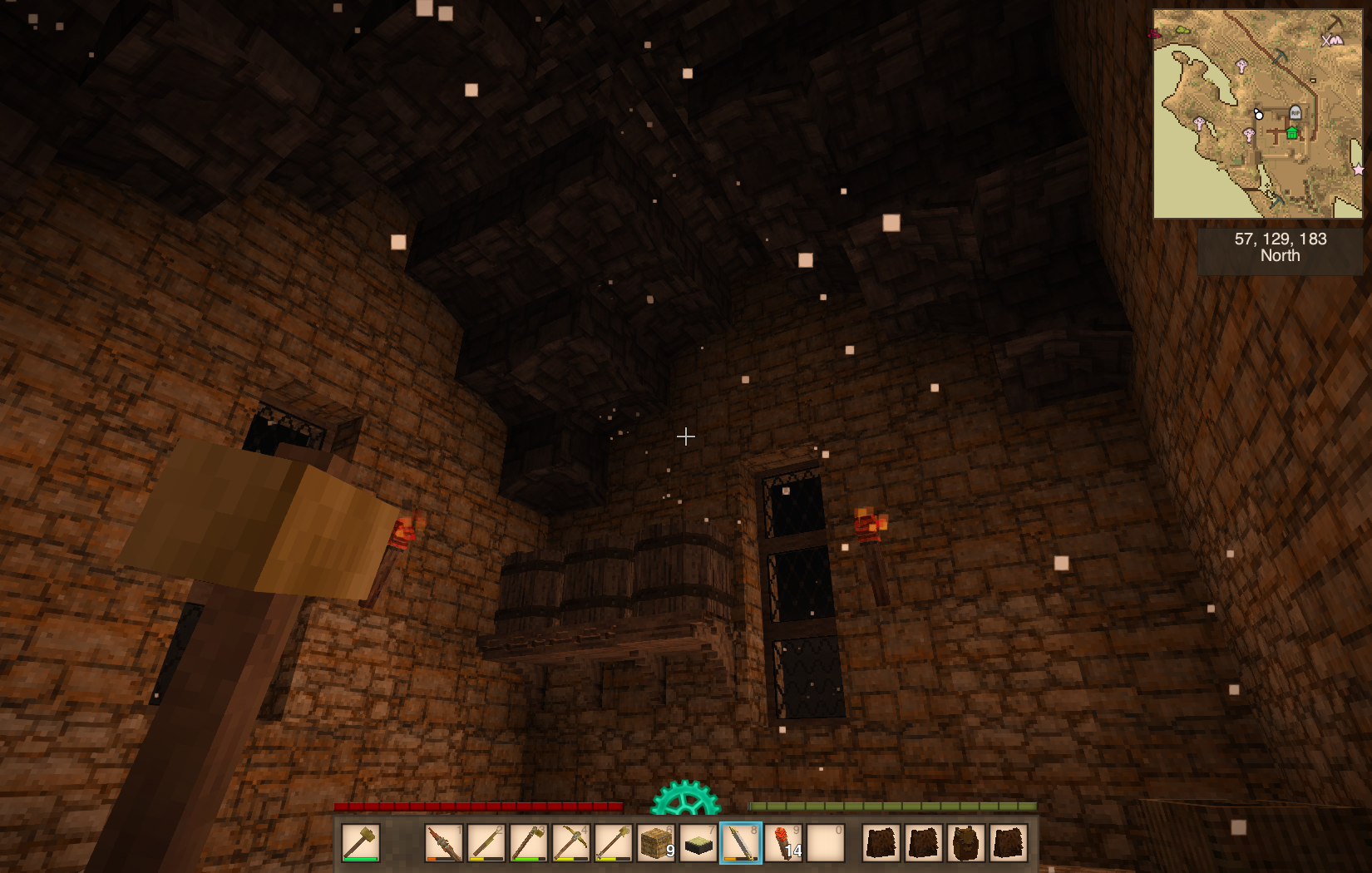Click the green home marker on minimap
The image size is (1372, 873).
[1291, 133]
